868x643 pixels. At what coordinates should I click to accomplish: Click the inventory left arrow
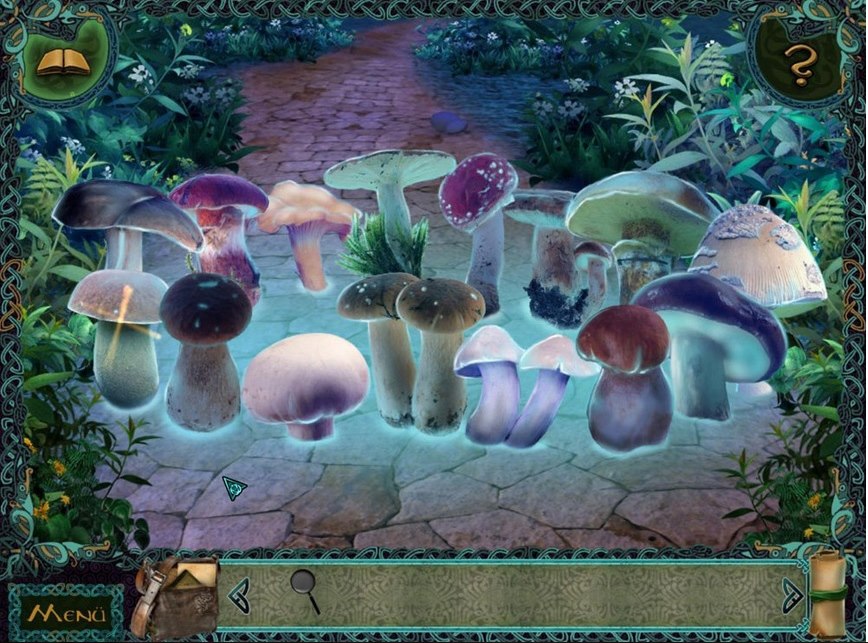(x=238, y=595)
